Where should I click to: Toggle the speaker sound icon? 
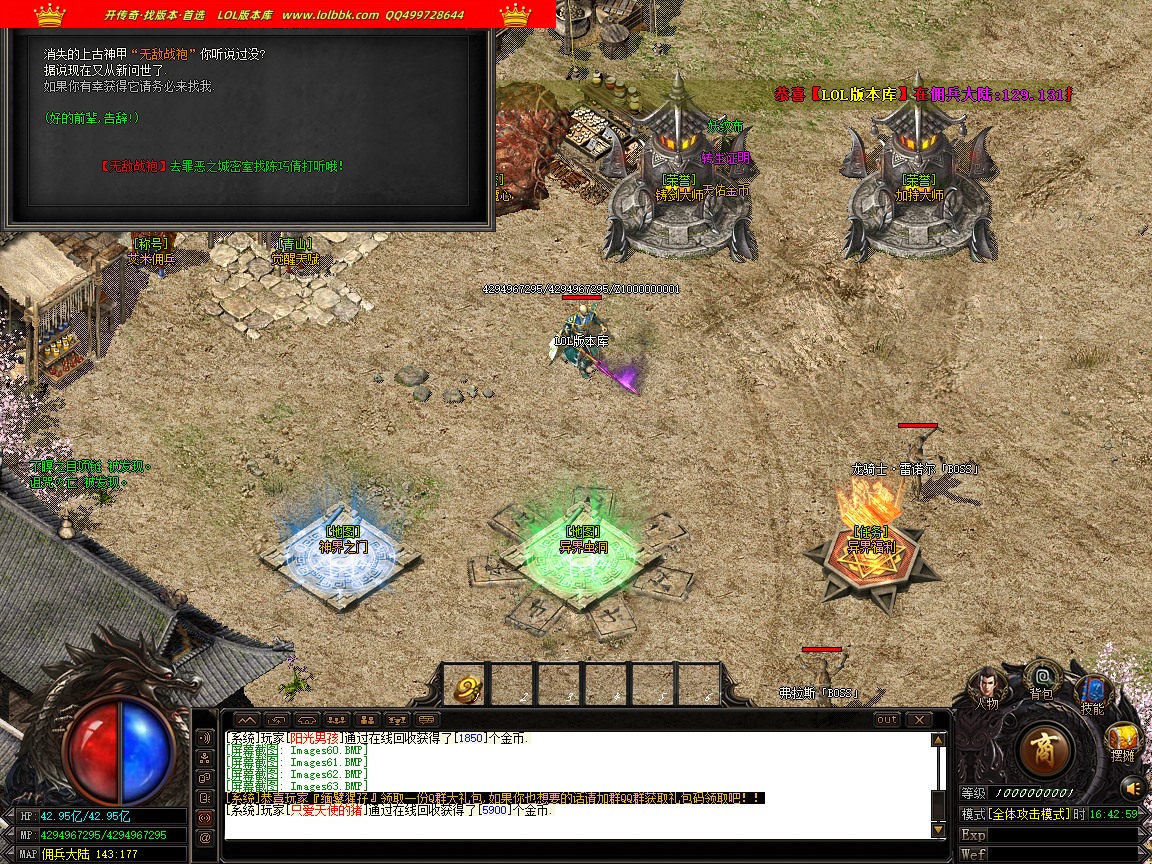[x=1131, y=786]
